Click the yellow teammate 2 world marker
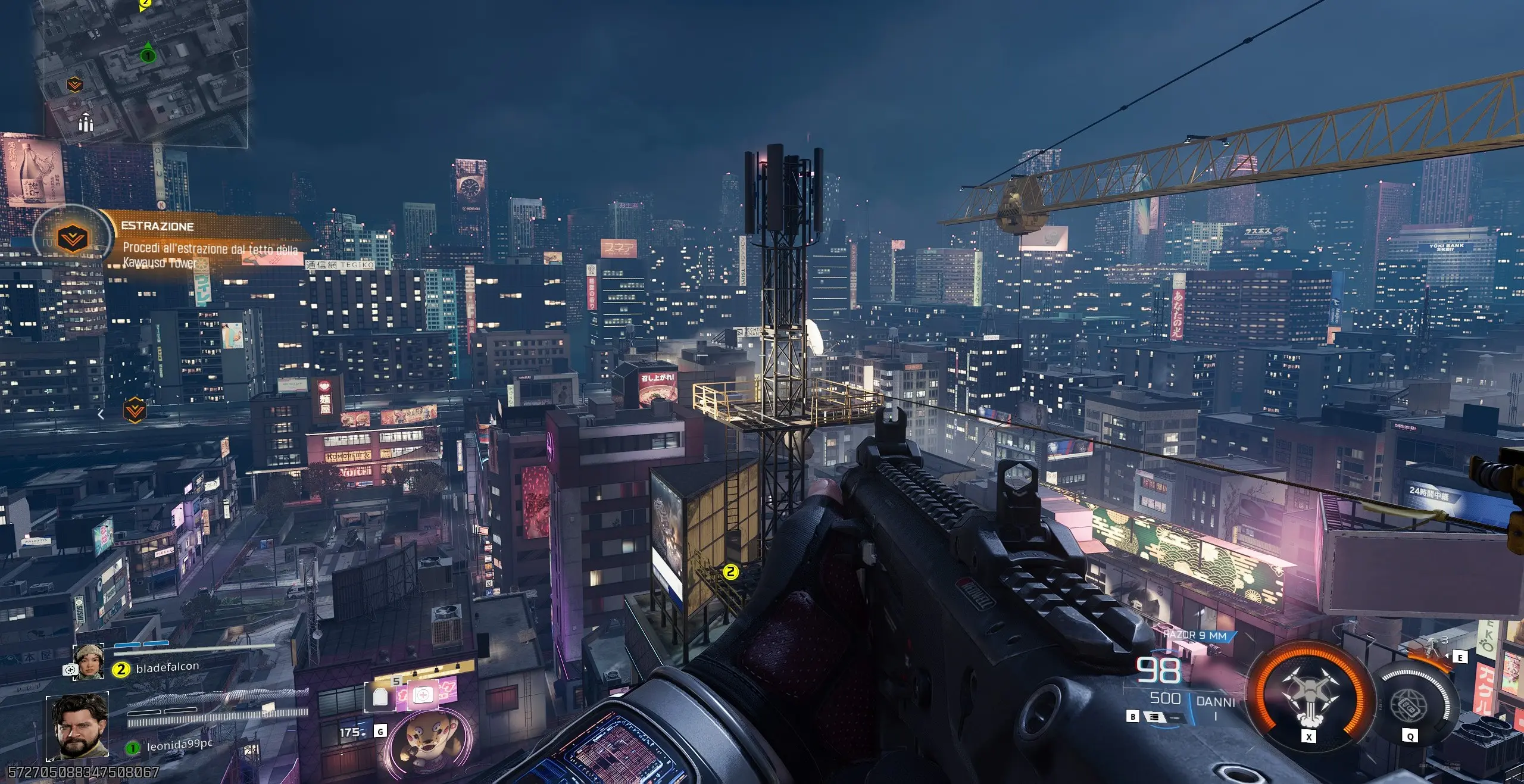 [730, 572]
